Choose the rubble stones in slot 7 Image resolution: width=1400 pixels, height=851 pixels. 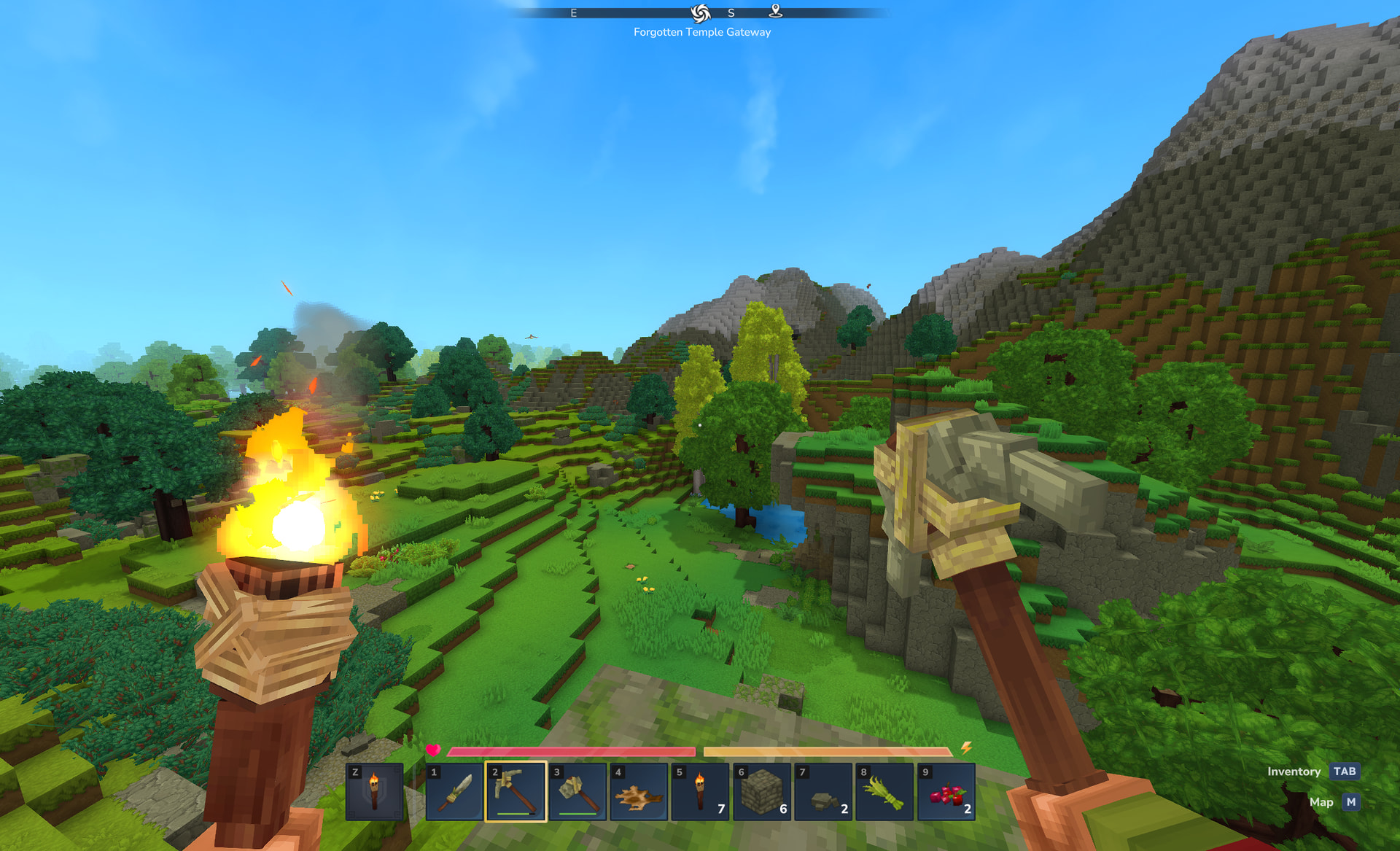tap(823, 792)
